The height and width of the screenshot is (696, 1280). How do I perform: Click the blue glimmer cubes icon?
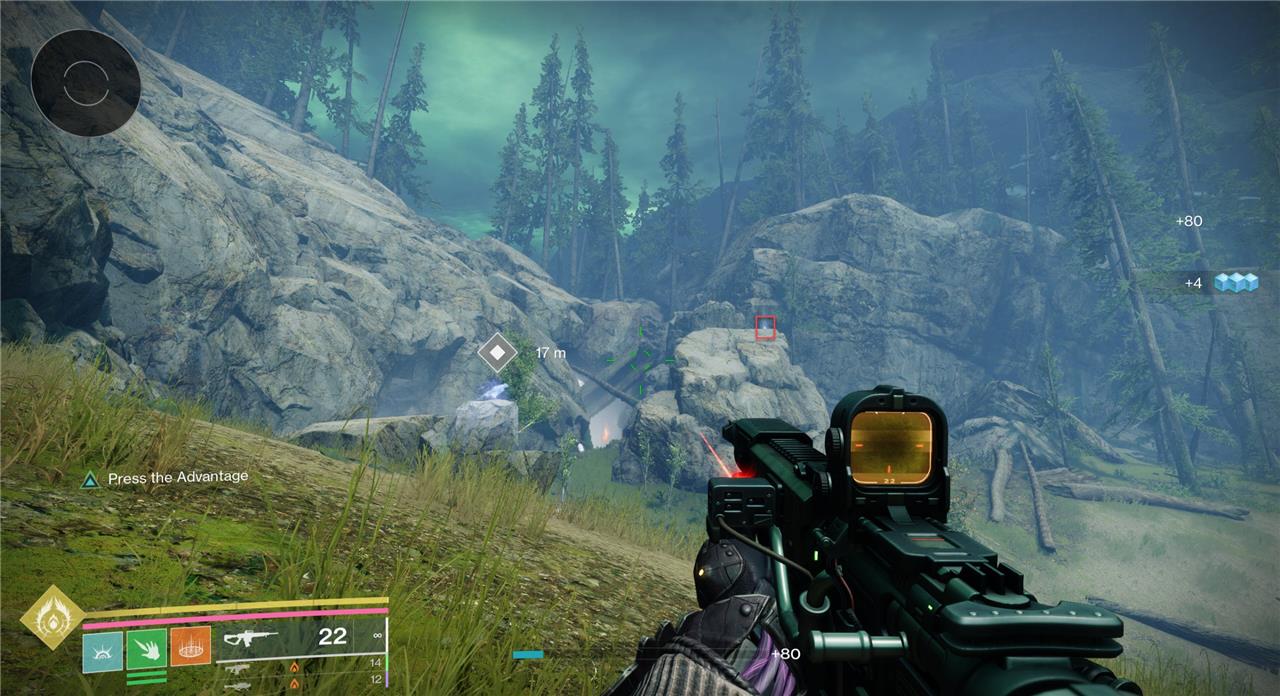1235,283
